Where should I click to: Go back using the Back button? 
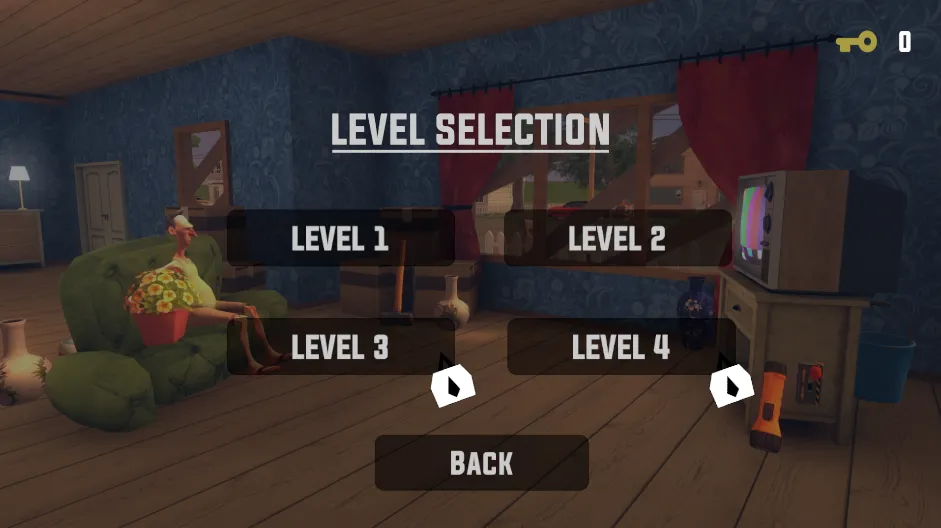pos(481,463)
